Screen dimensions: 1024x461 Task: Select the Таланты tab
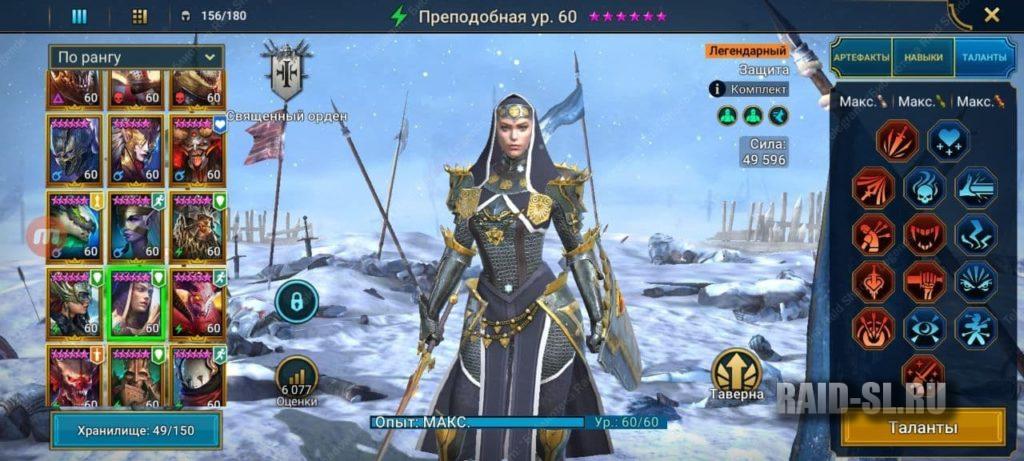(x=985, y=57)
